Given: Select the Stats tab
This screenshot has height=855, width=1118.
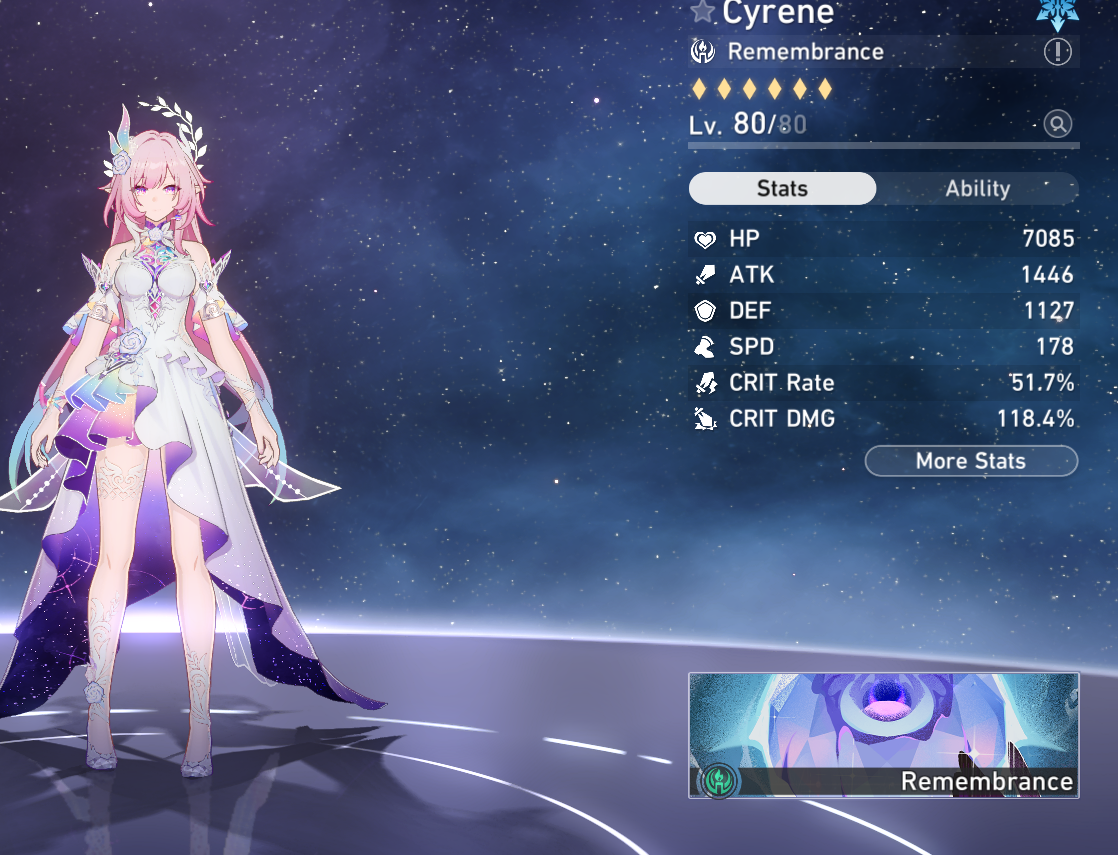Looking at the screenshot, I should coord(782,189).
